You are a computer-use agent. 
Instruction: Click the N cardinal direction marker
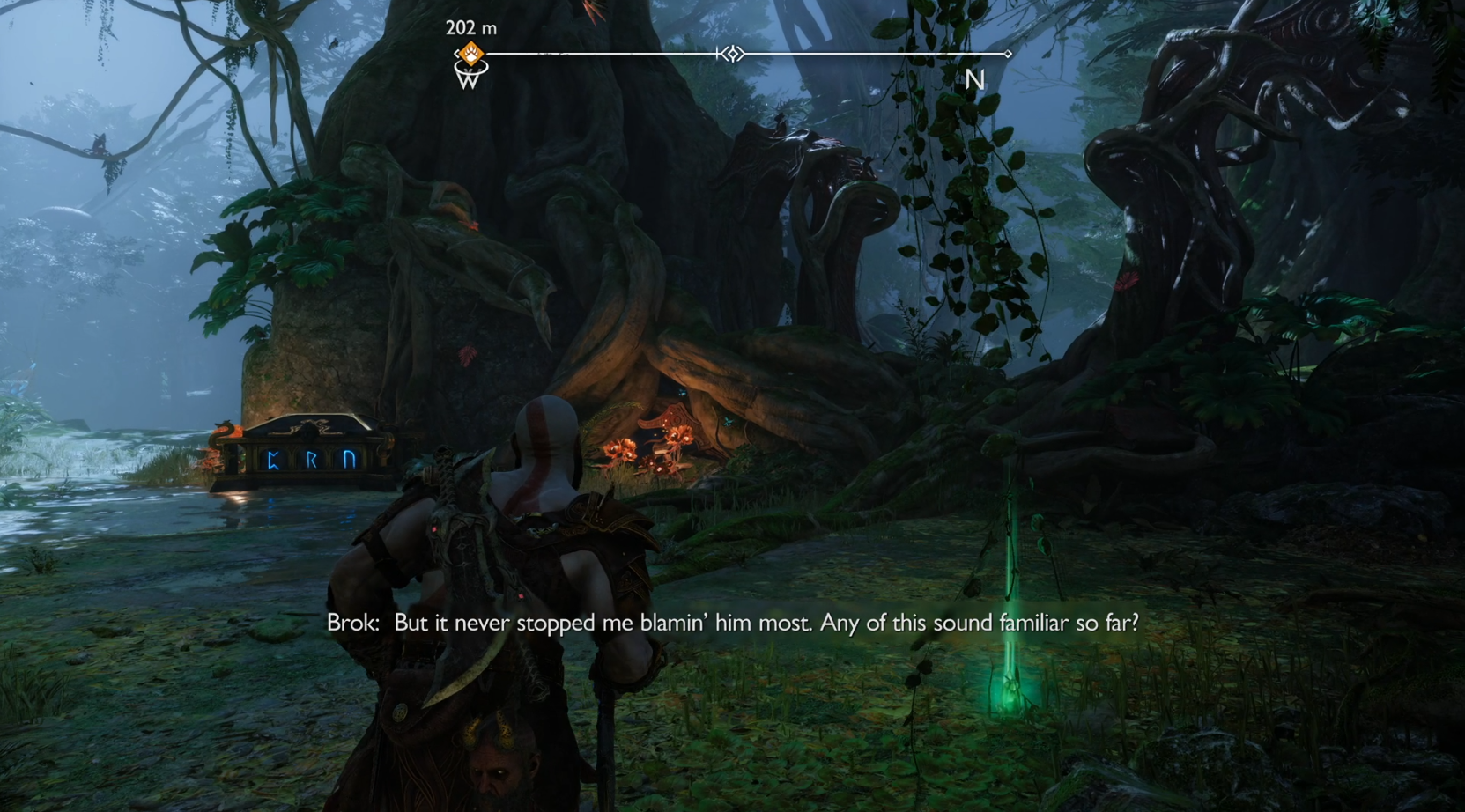(974, 81)
